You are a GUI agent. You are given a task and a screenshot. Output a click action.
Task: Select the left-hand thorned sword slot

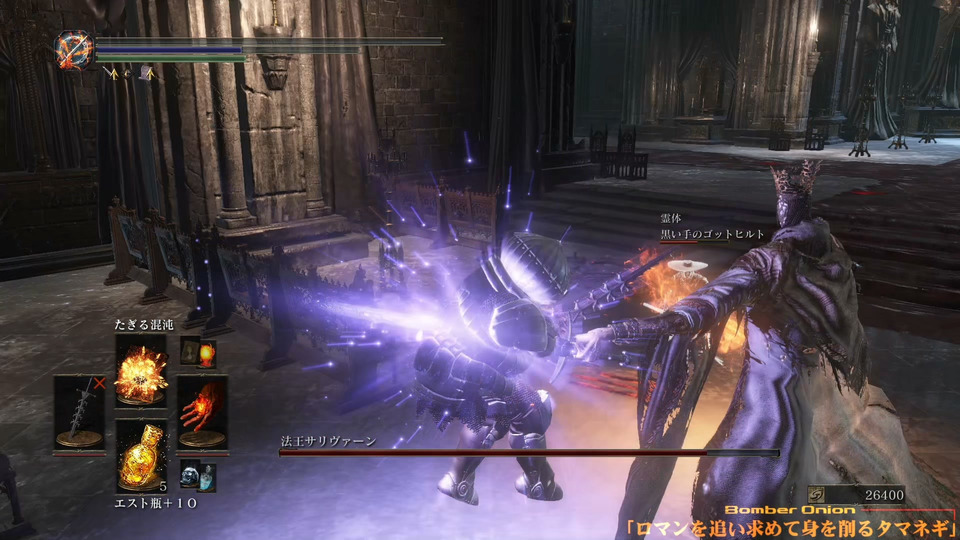(x=78, y=410)
